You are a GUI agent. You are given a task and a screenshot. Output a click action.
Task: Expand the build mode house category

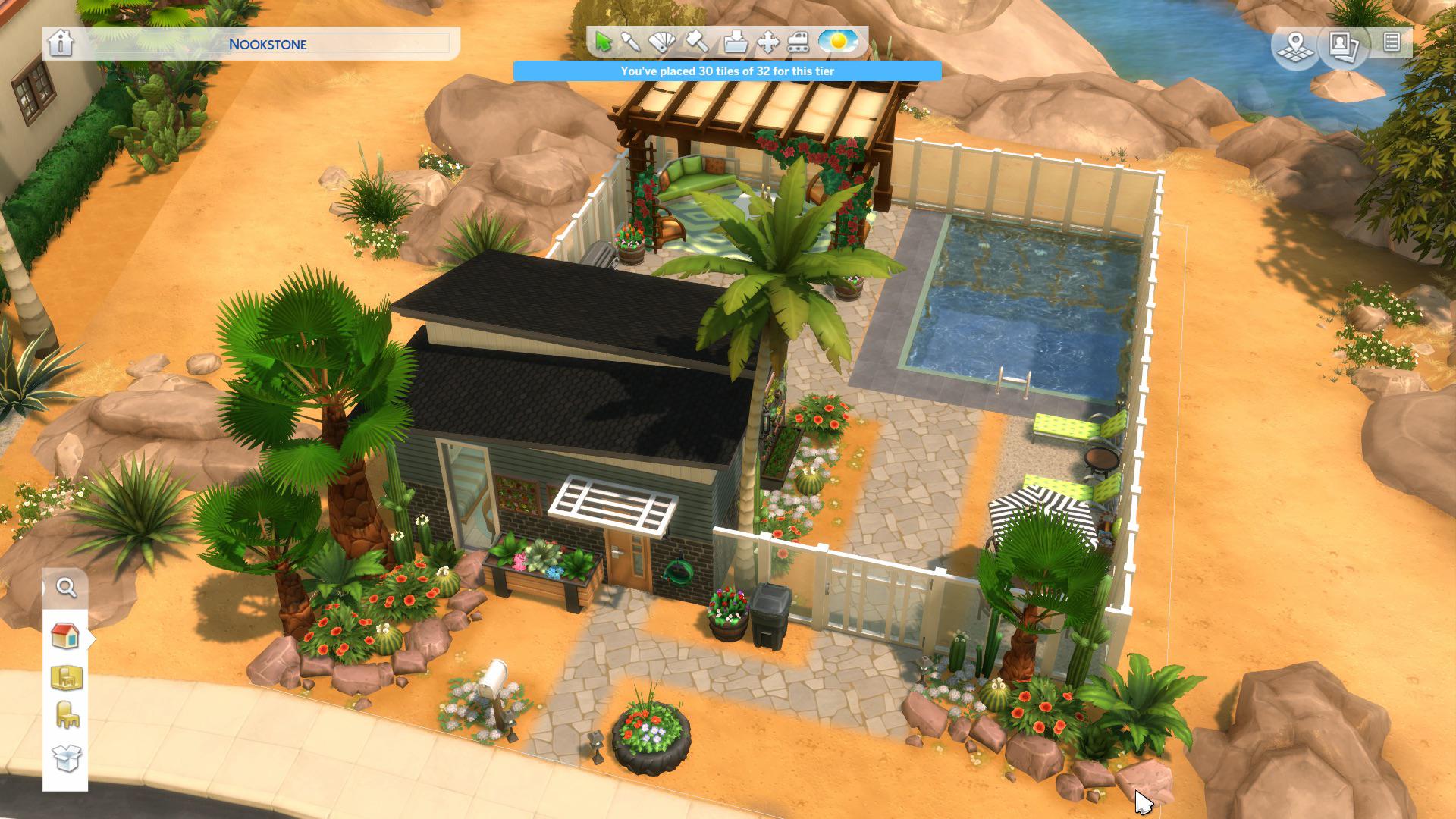coord(64,637)
